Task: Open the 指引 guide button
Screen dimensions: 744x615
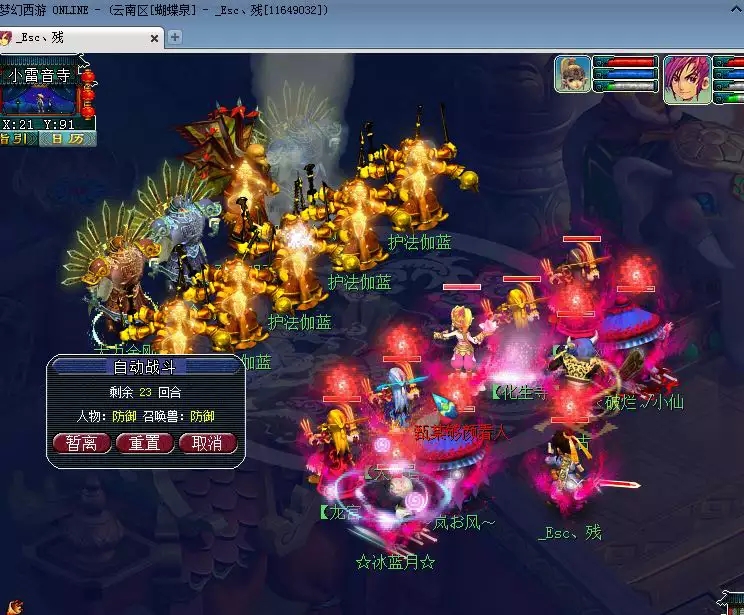Action: coord(17,139)
